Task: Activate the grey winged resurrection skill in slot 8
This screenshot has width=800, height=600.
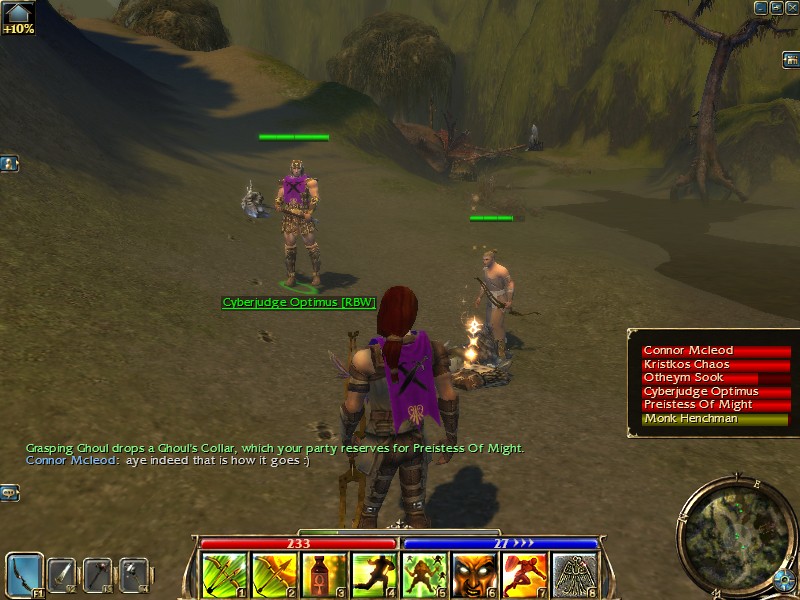Action: [574, 575]
